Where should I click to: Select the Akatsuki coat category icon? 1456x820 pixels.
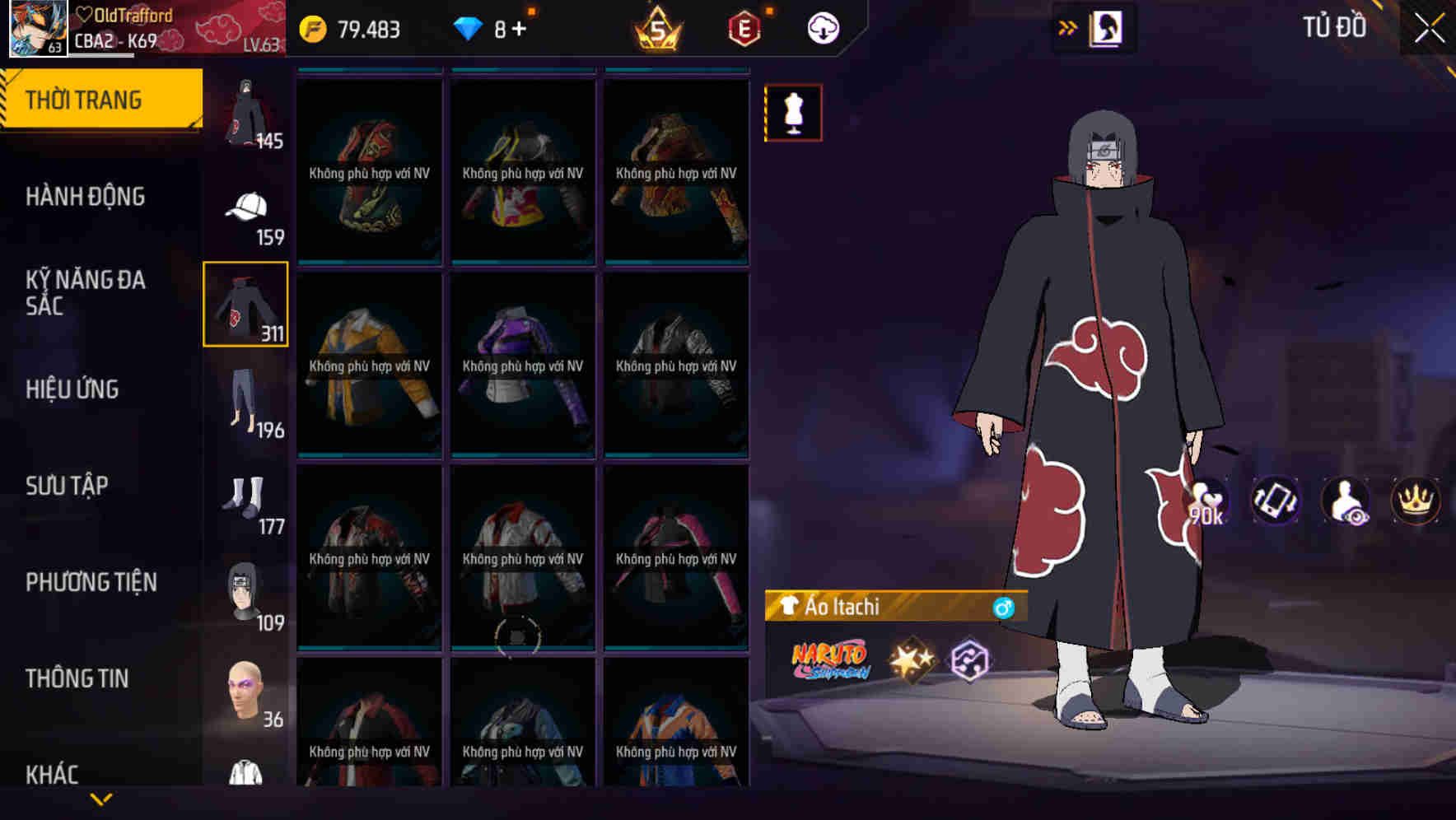(x=245, y=305)
